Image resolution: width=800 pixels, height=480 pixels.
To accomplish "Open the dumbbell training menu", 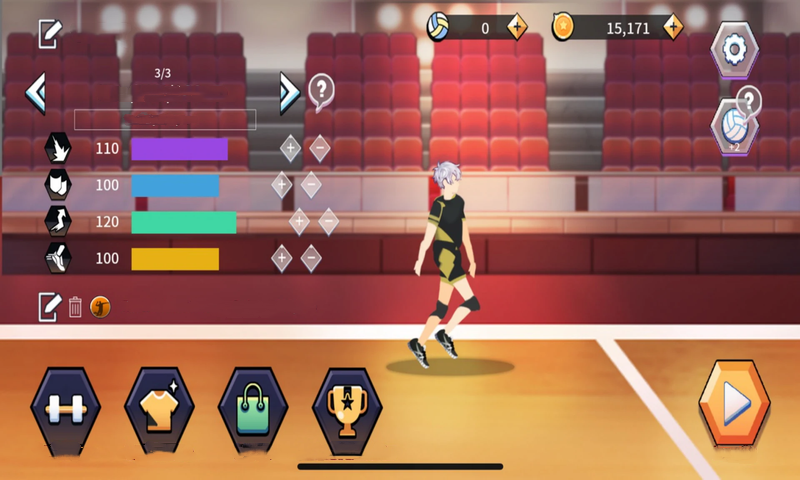I will pyautogui.click(x=67, y=409).
